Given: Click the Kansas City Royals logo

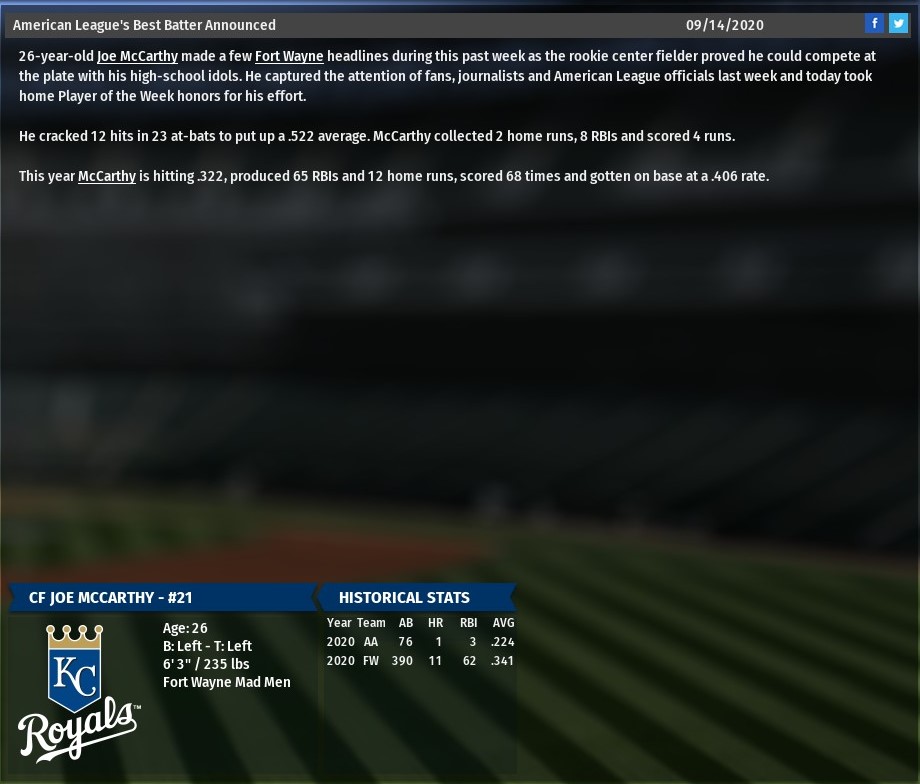Looking at the screenshot, I should [78, 692].
